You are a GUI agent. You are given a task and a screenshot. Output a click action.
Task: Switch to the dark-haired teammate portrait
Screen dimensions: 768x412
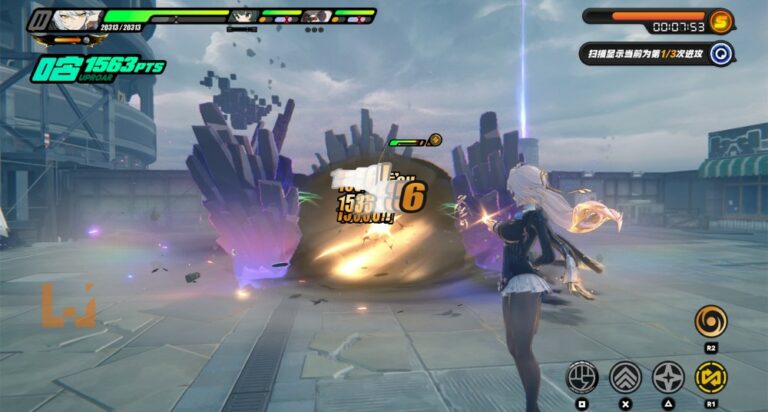pyautogui.click(x=242, y=16)
